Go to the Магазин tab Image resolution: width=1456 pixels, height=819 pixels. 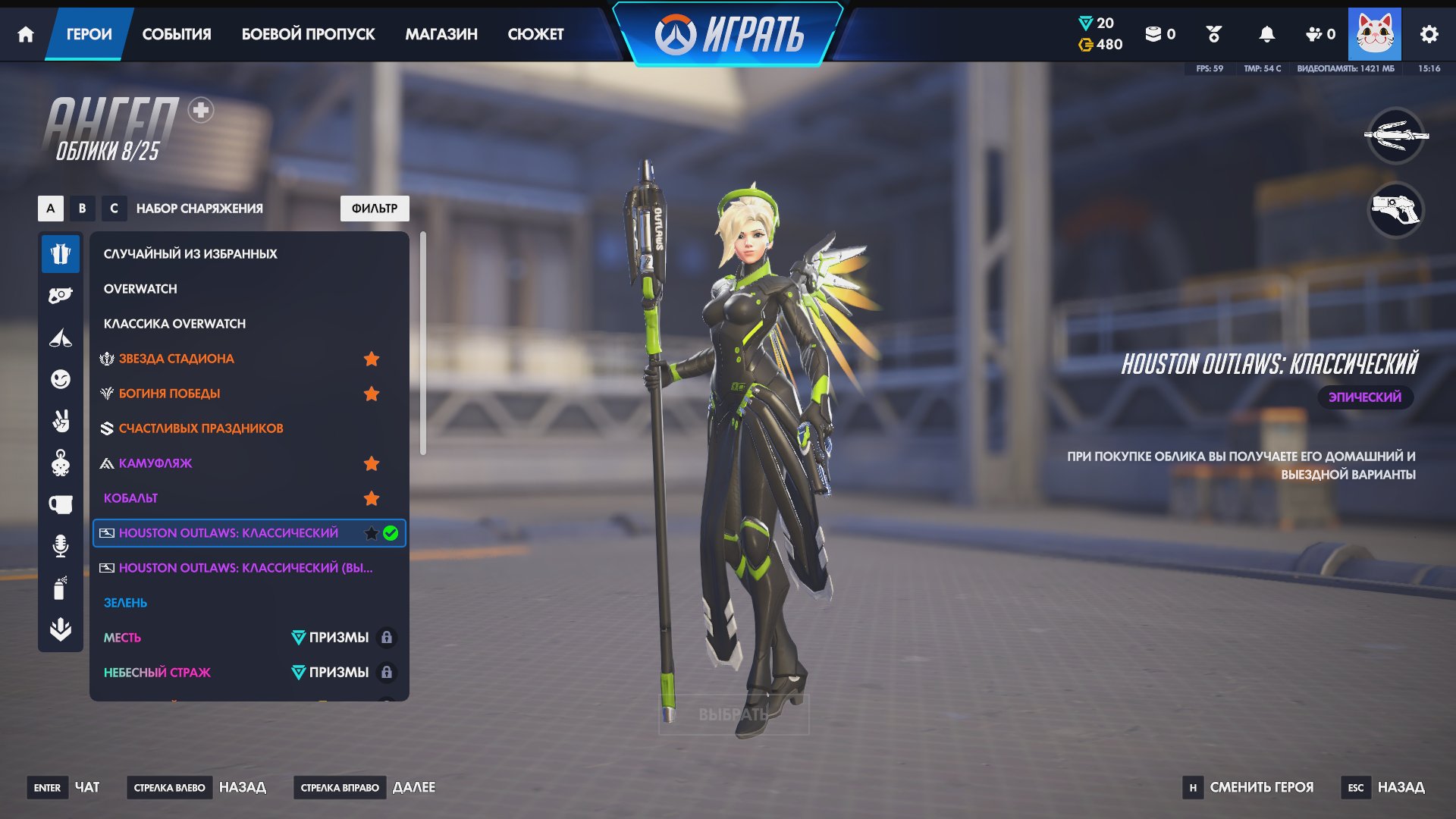point(441,34)
